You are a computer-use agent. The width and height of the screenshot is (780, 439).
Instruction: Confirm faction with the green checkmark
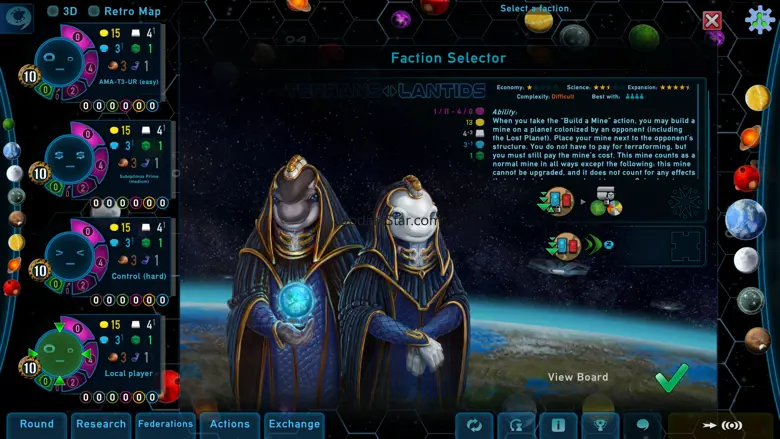671,377
